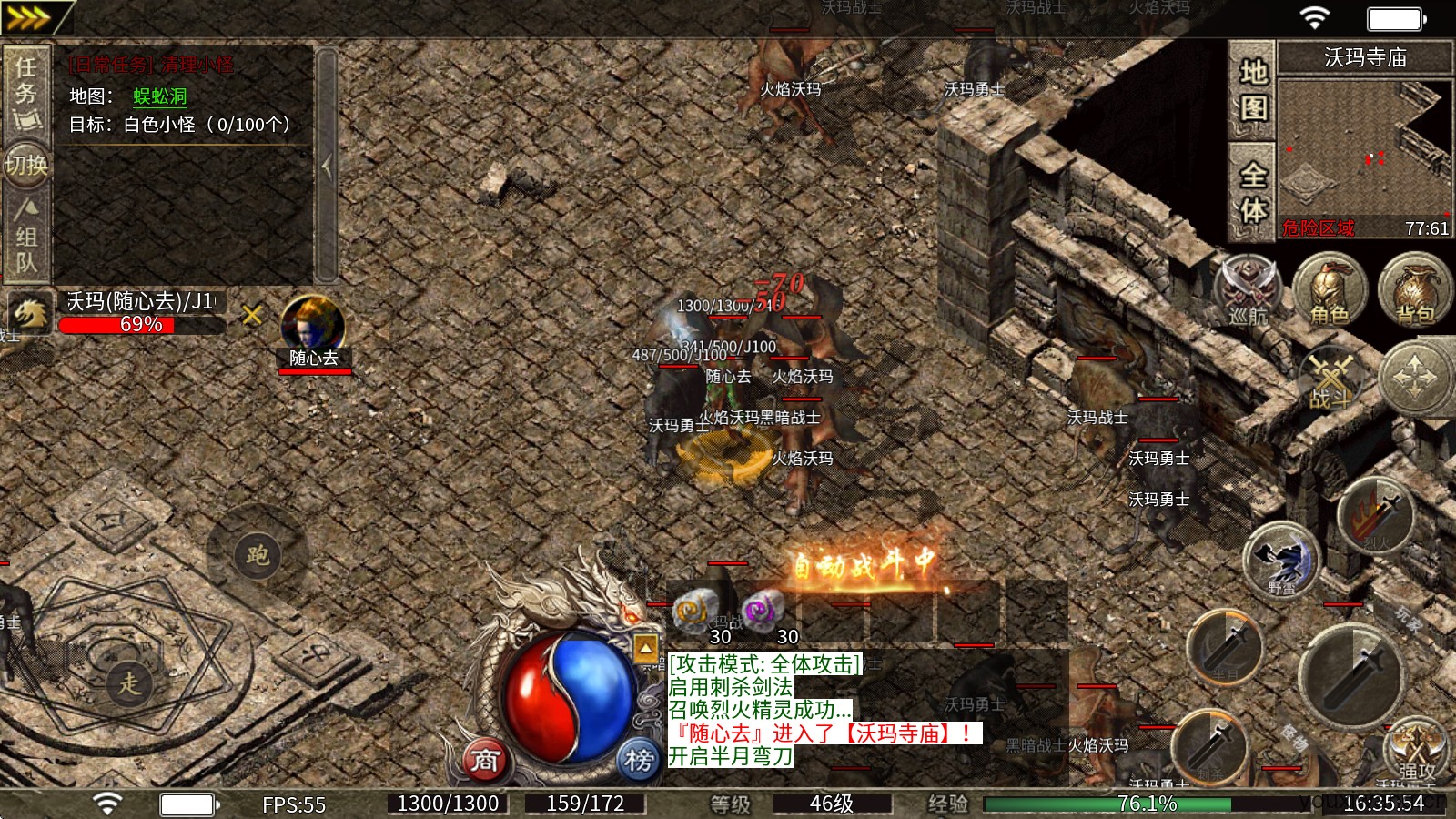
Task: Toggle the 全体 attack mode button
Action: point(1253,191)
